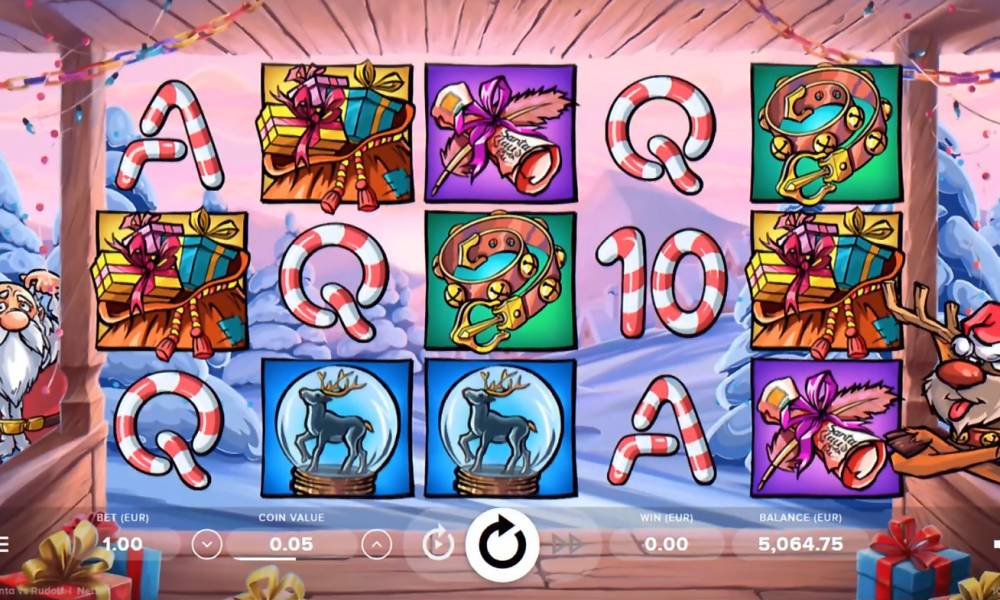Screen dimensions: 1000x600
Task: Decrease the coin value
Action: coord(207,544)
